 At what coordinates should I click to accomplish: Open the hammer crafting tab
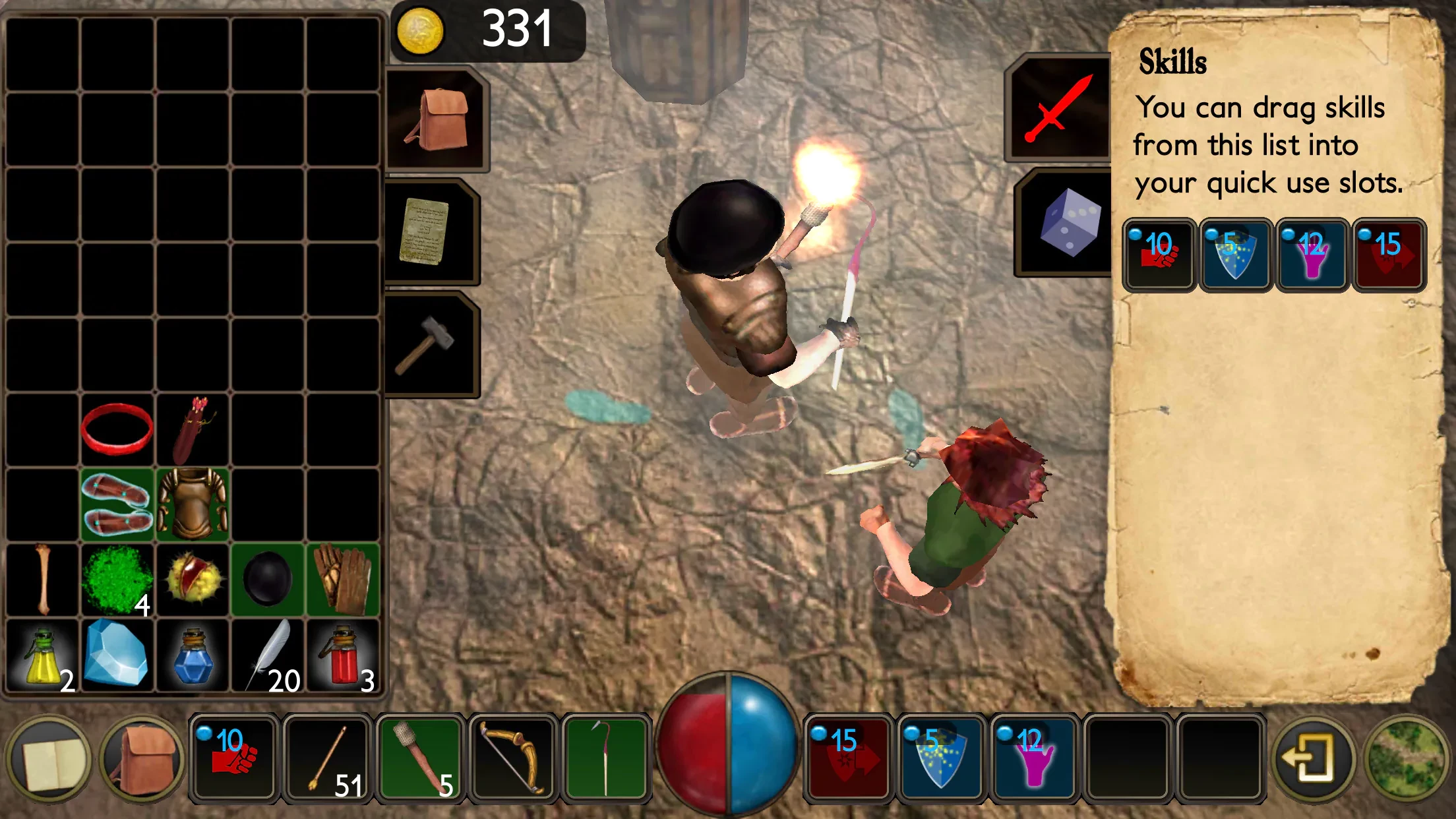[427, 345]
